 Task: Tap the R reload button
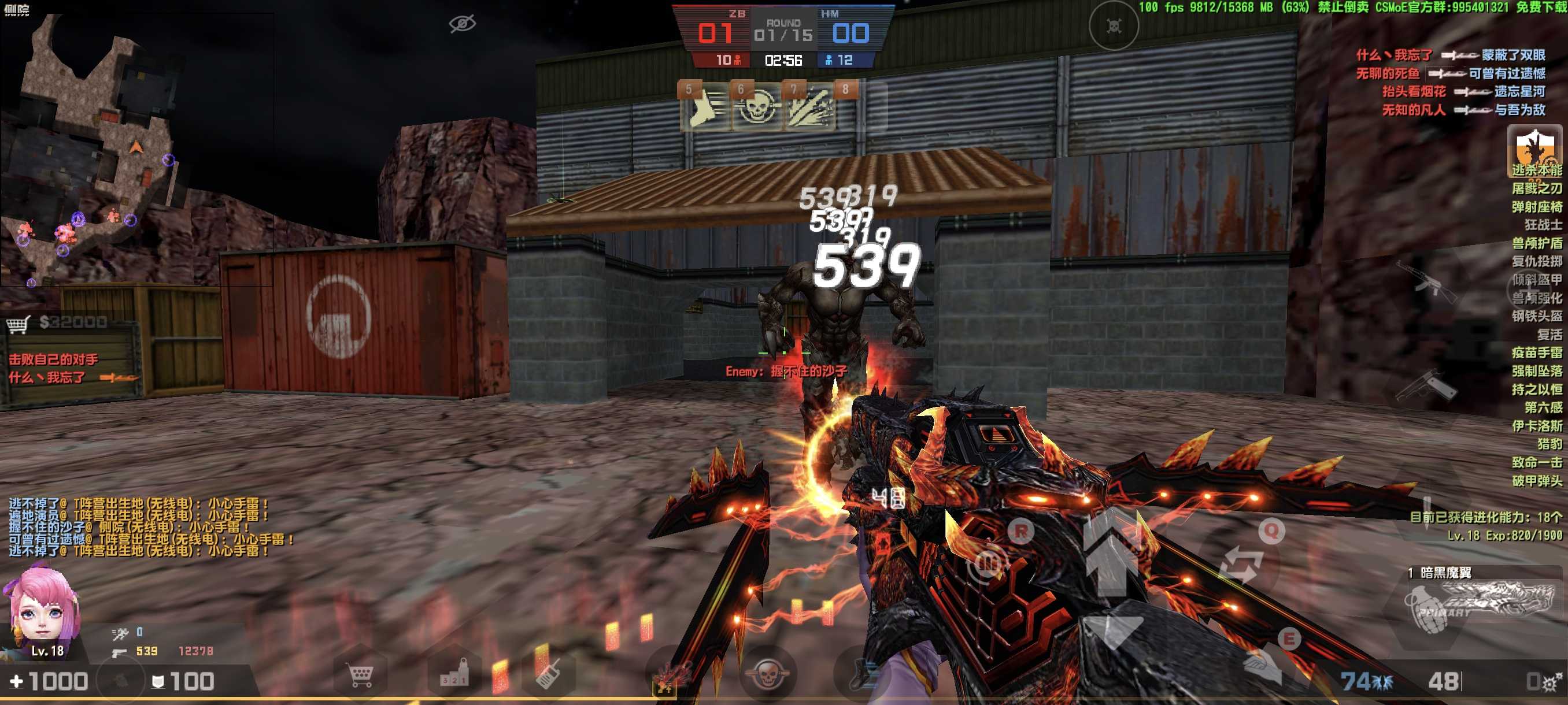point(1020,532)
